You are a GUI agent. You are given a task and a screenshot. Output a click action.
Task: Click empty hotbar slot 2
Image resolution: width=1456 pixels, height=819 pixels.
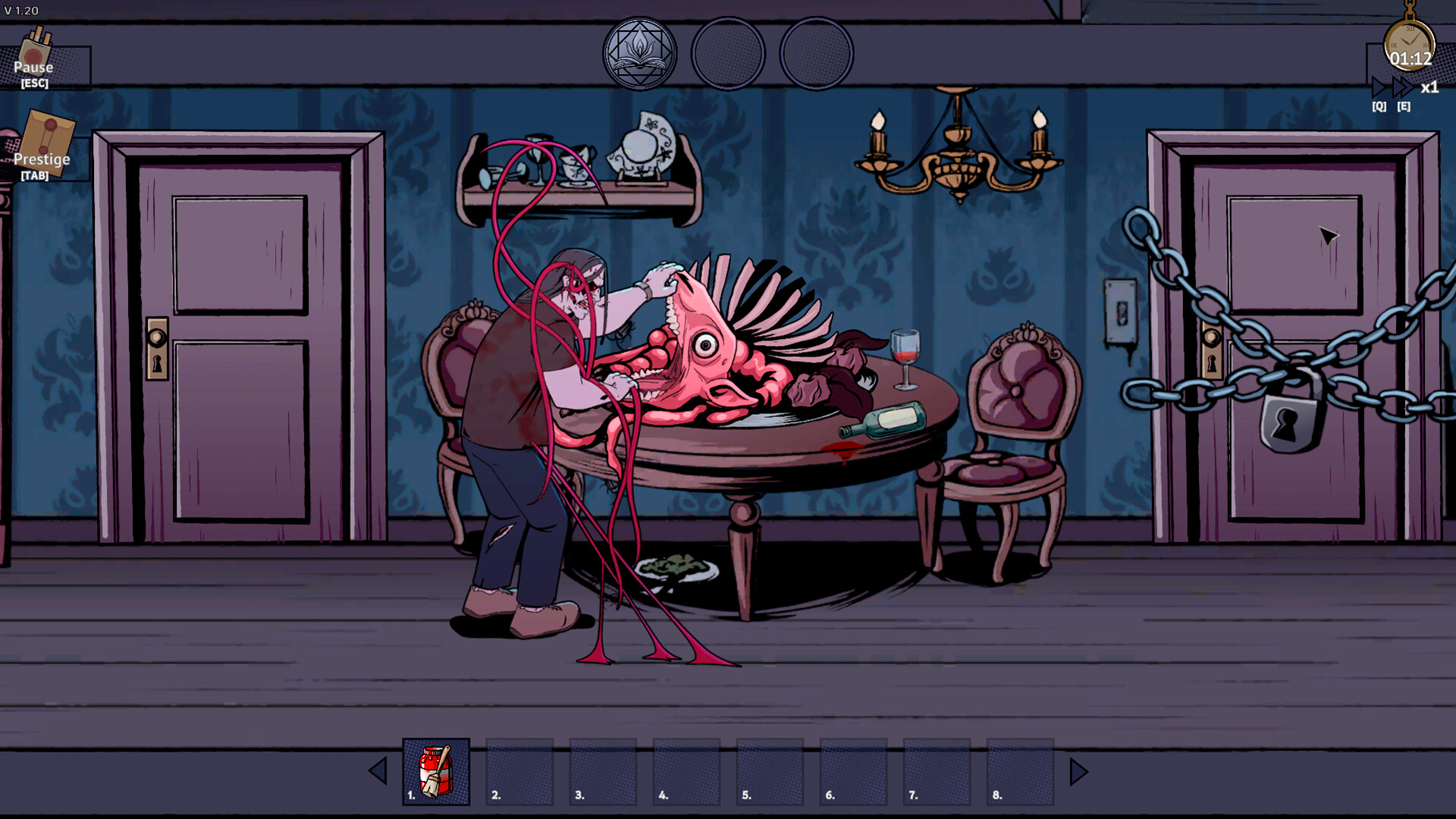tap(519, 770)
